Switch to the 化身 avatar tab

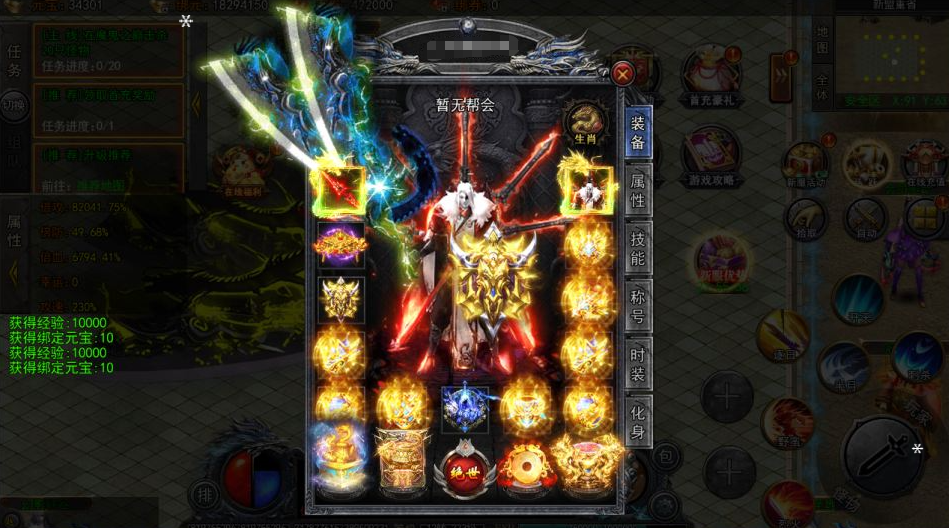(638, 418)
